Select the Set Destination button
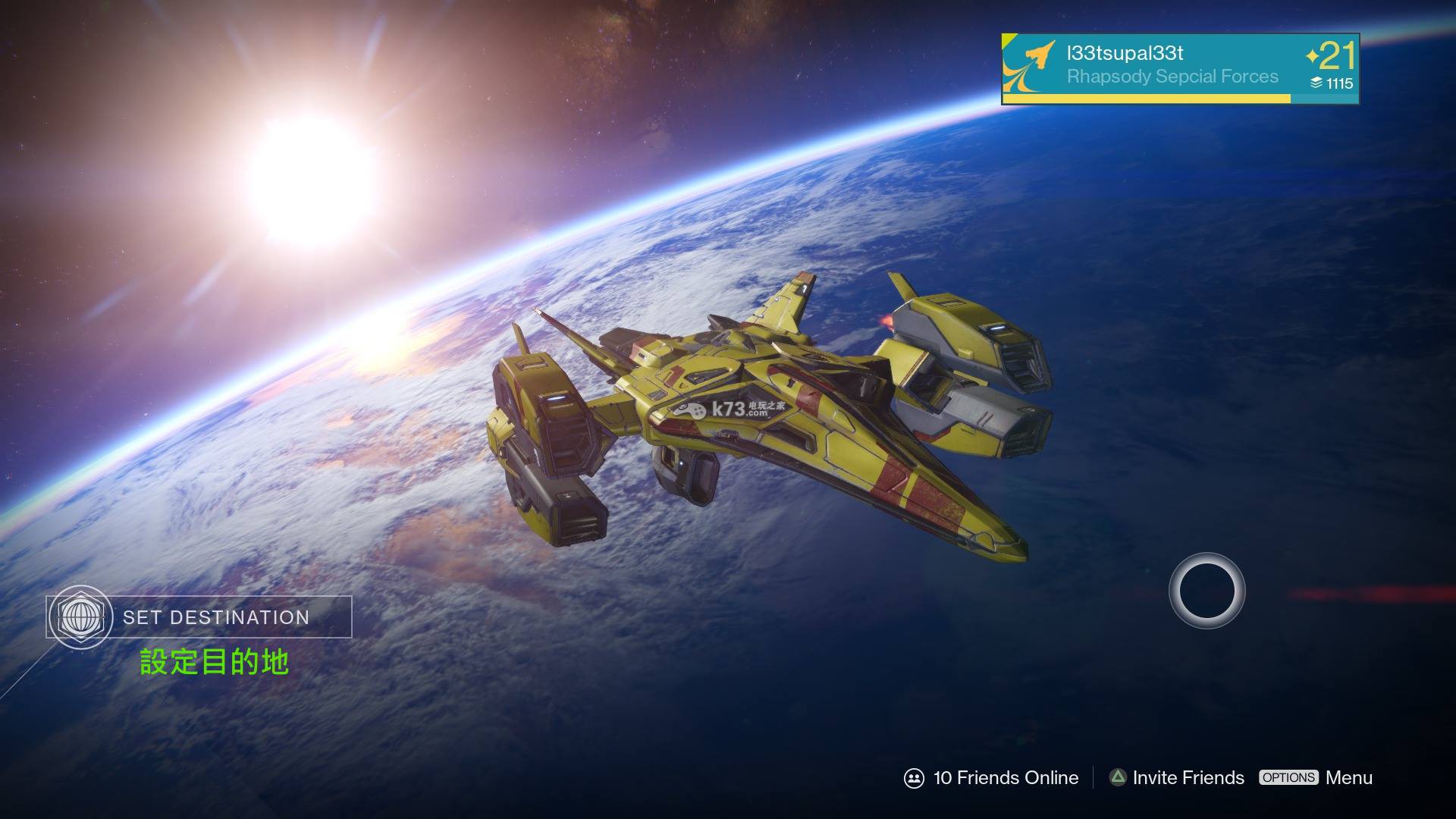The height and width of the screenshot is (819, 1456). 216,617
